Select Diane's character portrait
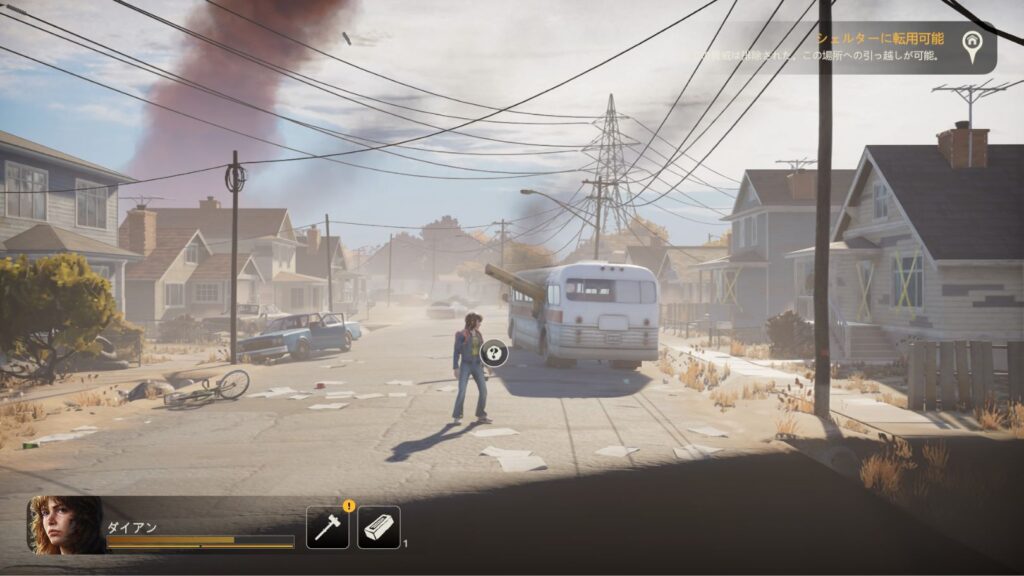 point(65,525)
